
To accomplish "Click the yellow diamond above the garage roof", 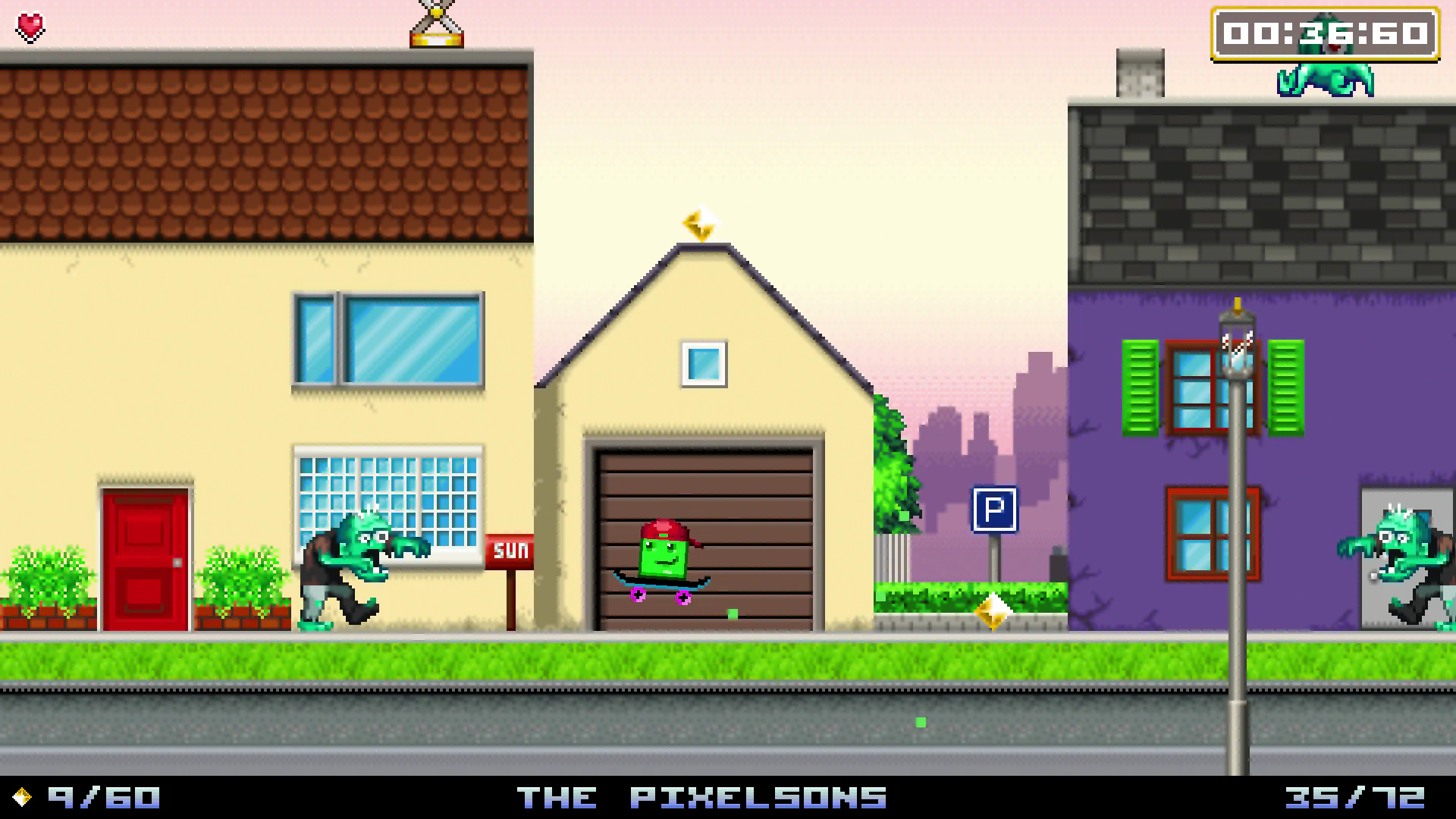I will (x=699, y=224).
